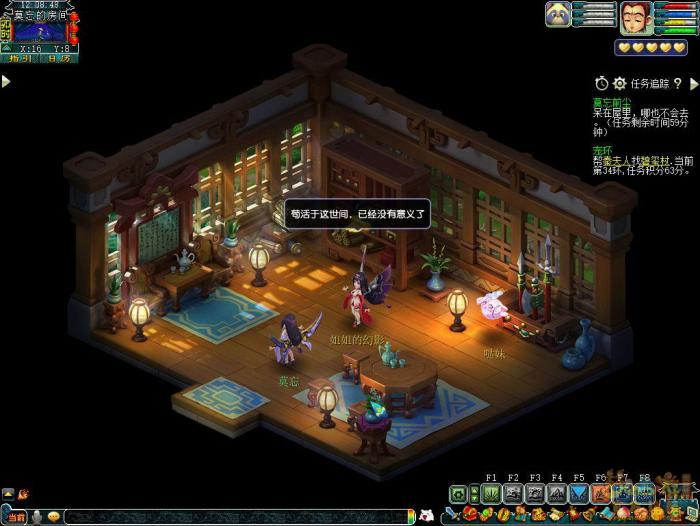Open the sword icon in bottom menu
This screenshot has height=526, width=700.
pos(453,515)
